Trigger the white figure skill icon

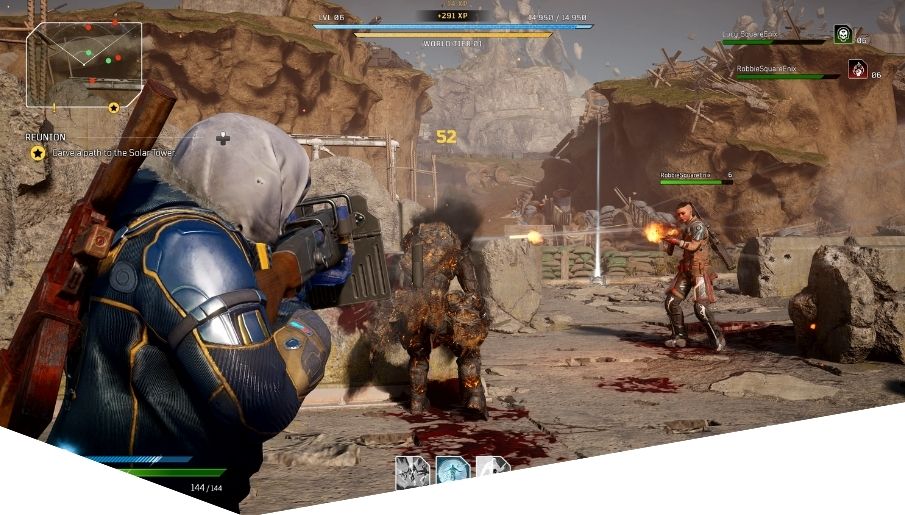(x=491, y=467)
